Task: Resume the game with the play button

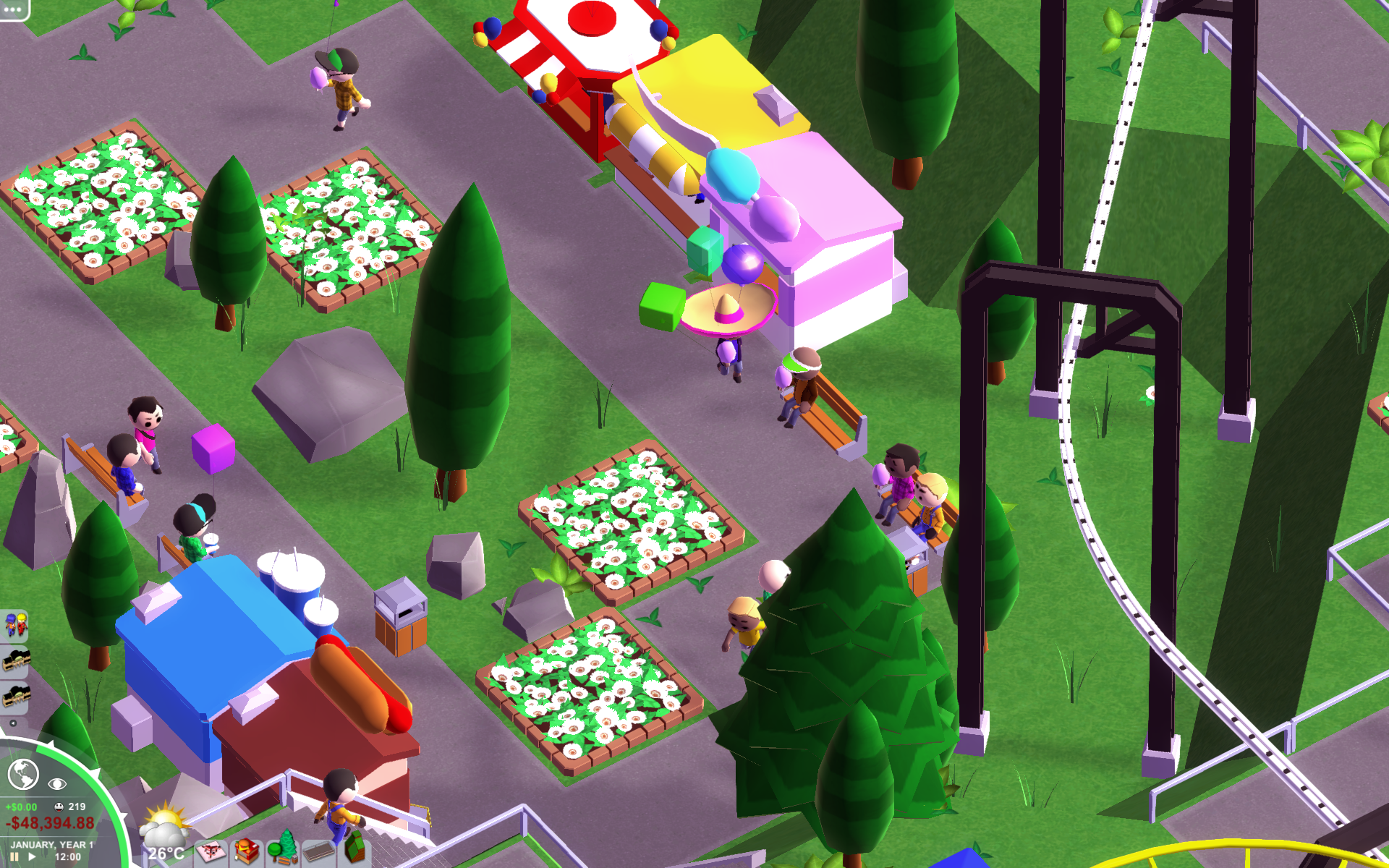Action: pyautogui.click(x=32, y=856)
